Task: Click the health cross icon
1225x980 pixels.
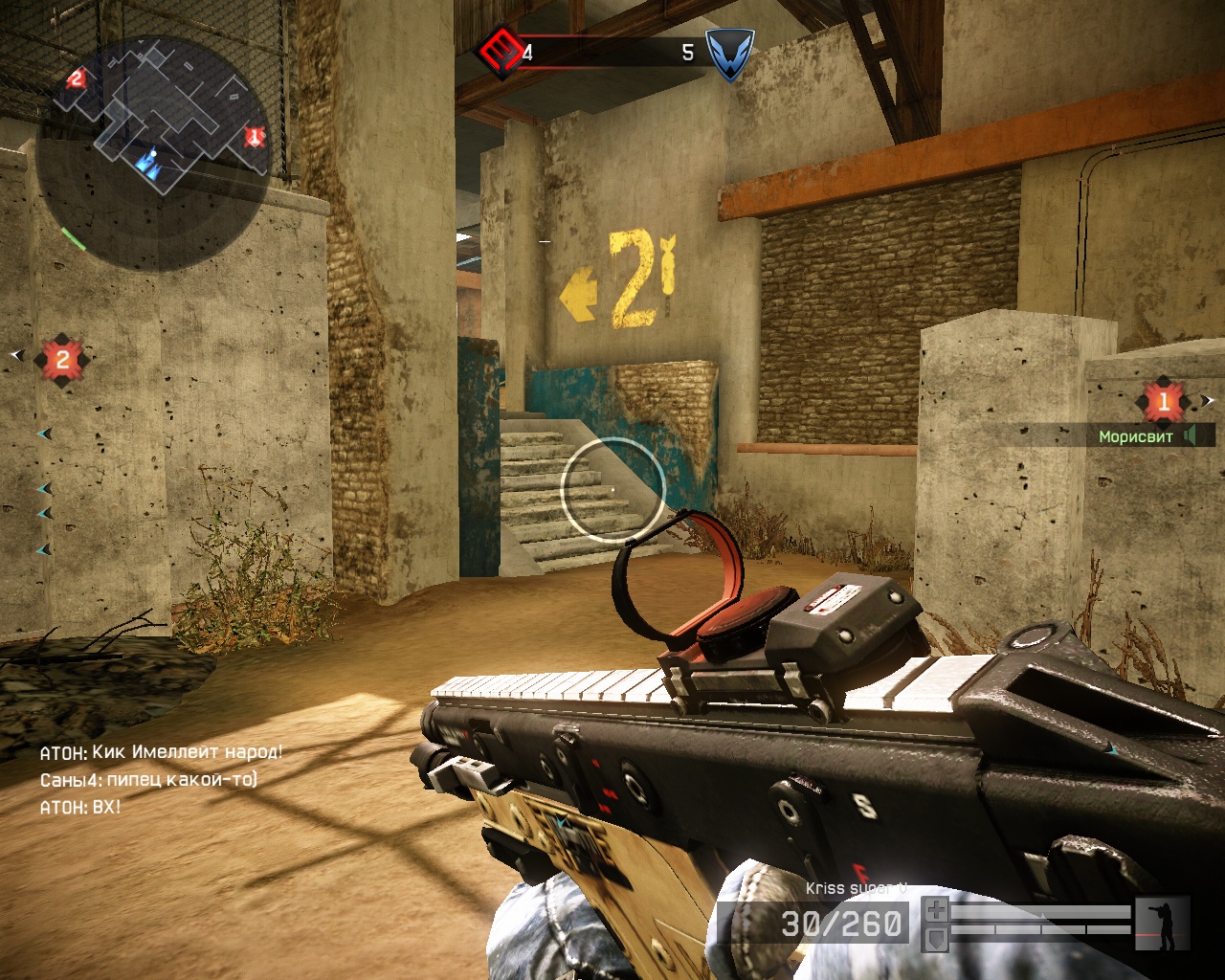Action: [x=936, y=909]
